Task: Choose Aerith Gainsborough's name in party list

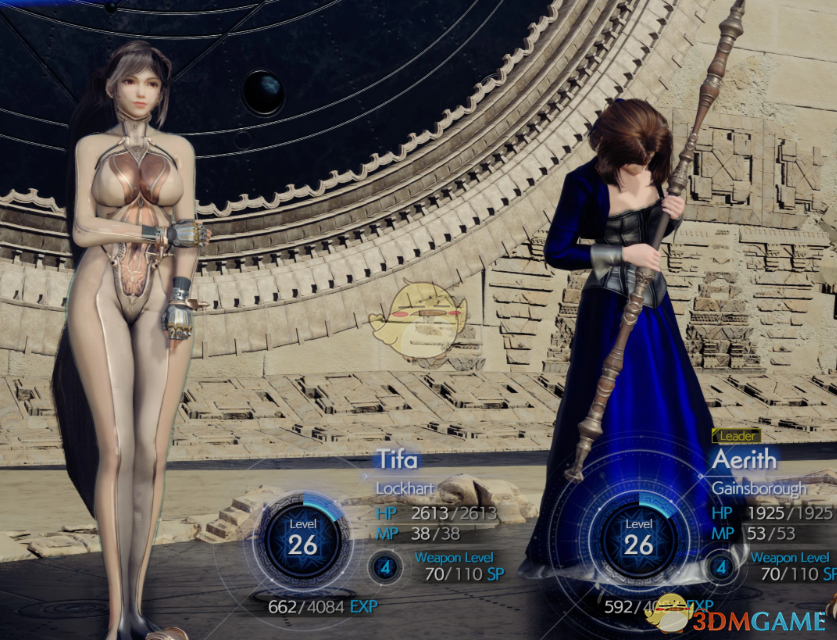Action: 744,460
